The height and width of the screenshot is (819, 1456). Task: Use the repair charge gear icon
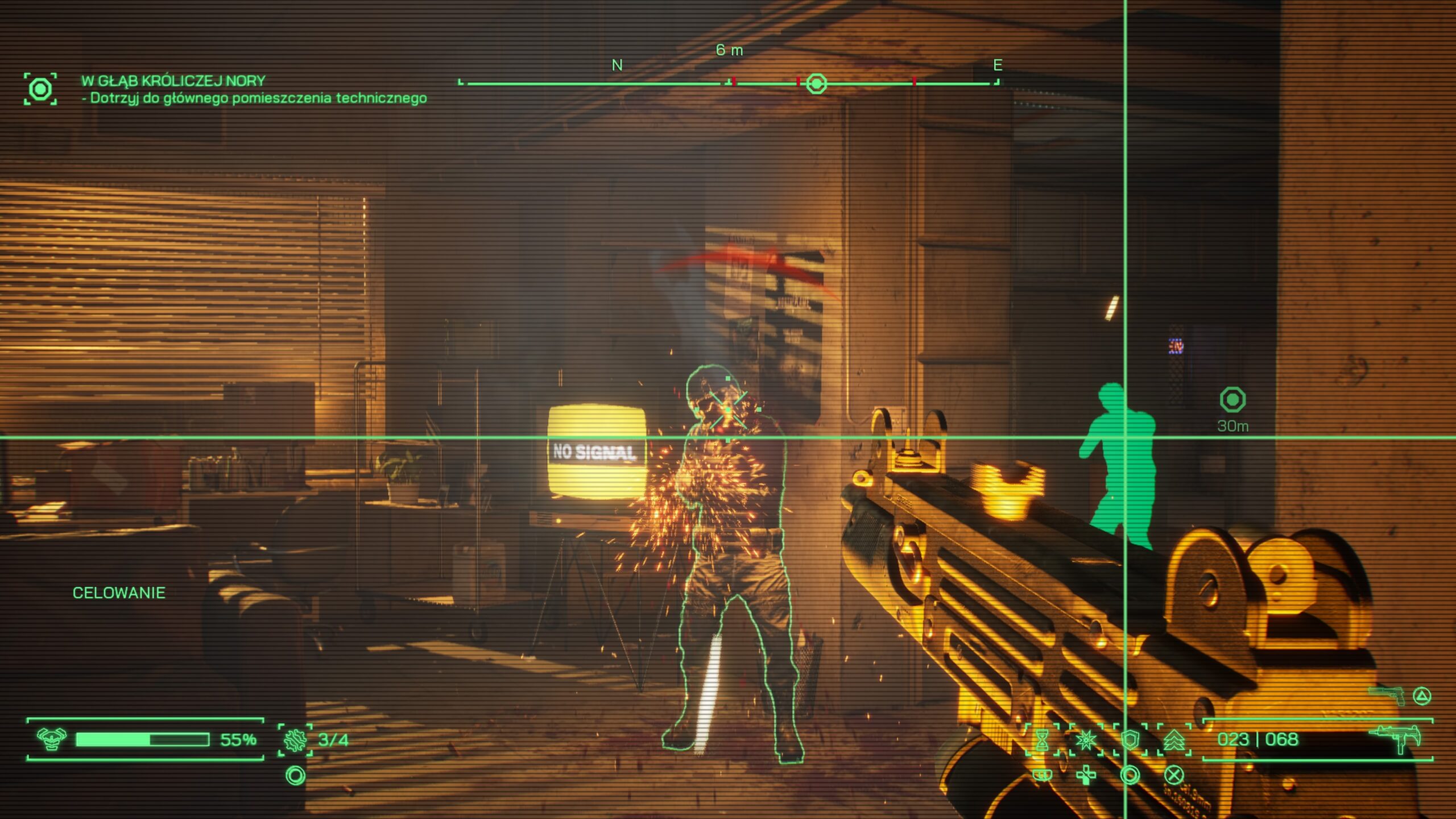point(295,740)
